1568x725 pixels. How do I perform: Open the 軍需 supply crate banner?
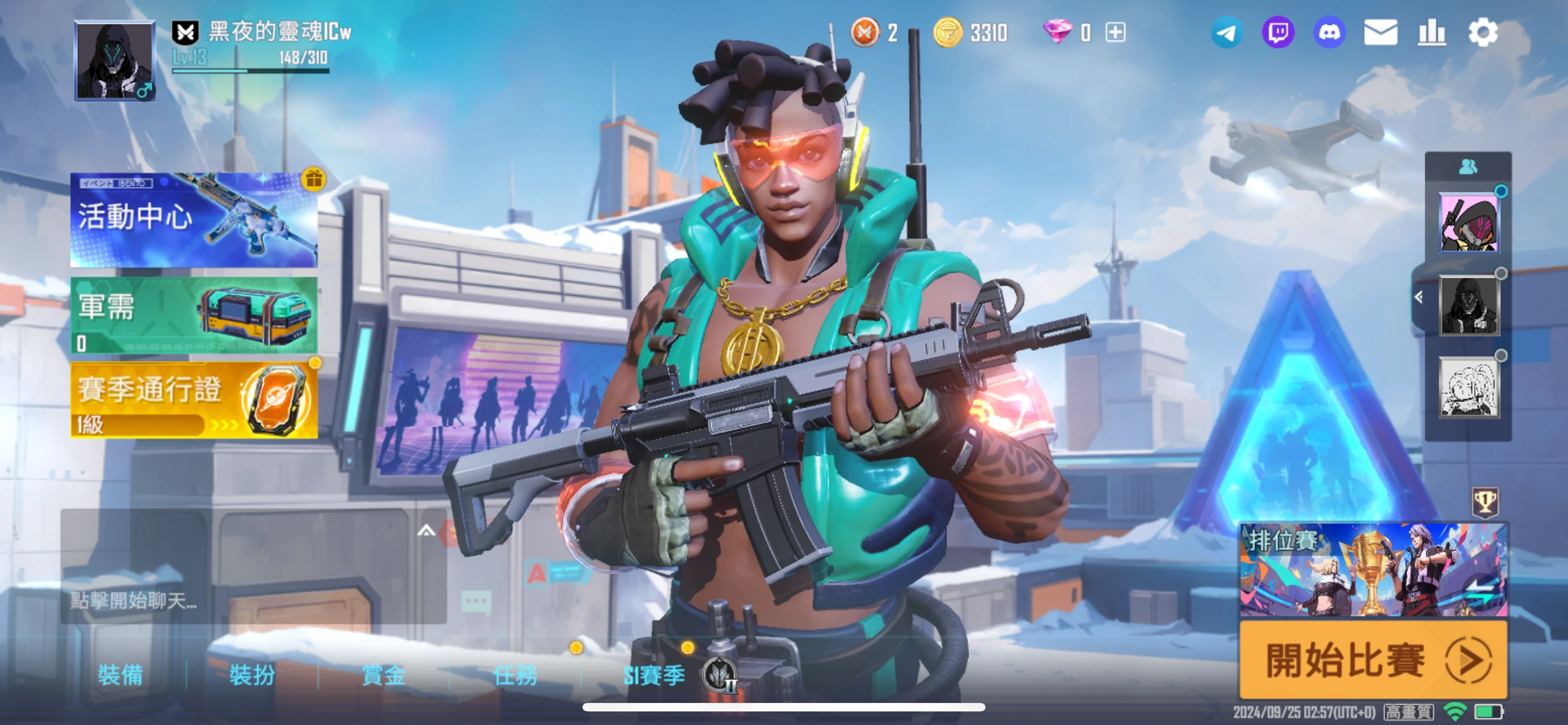pos(194,315)
